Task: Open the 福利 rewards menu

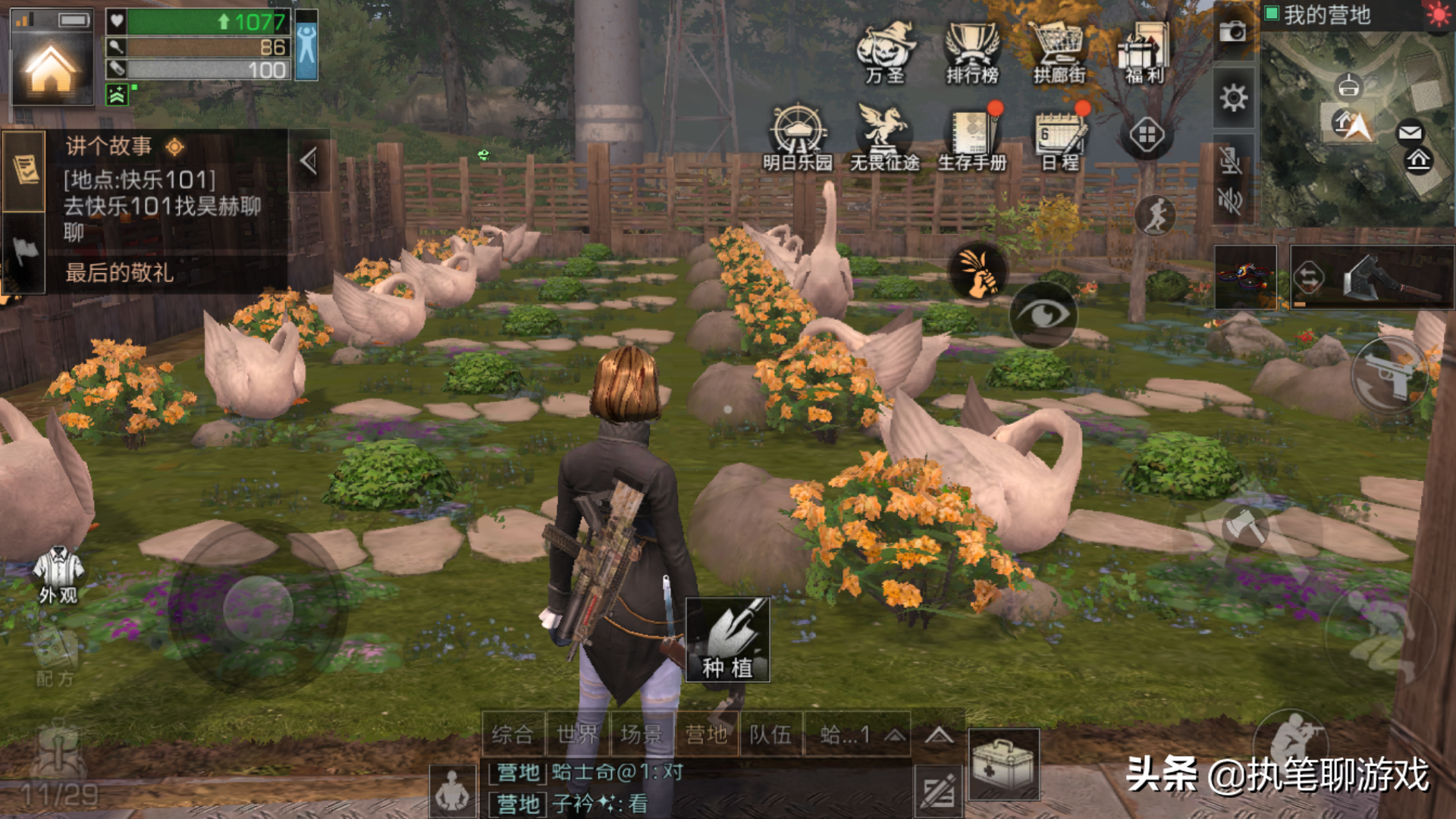Action: pos(1144,52)
